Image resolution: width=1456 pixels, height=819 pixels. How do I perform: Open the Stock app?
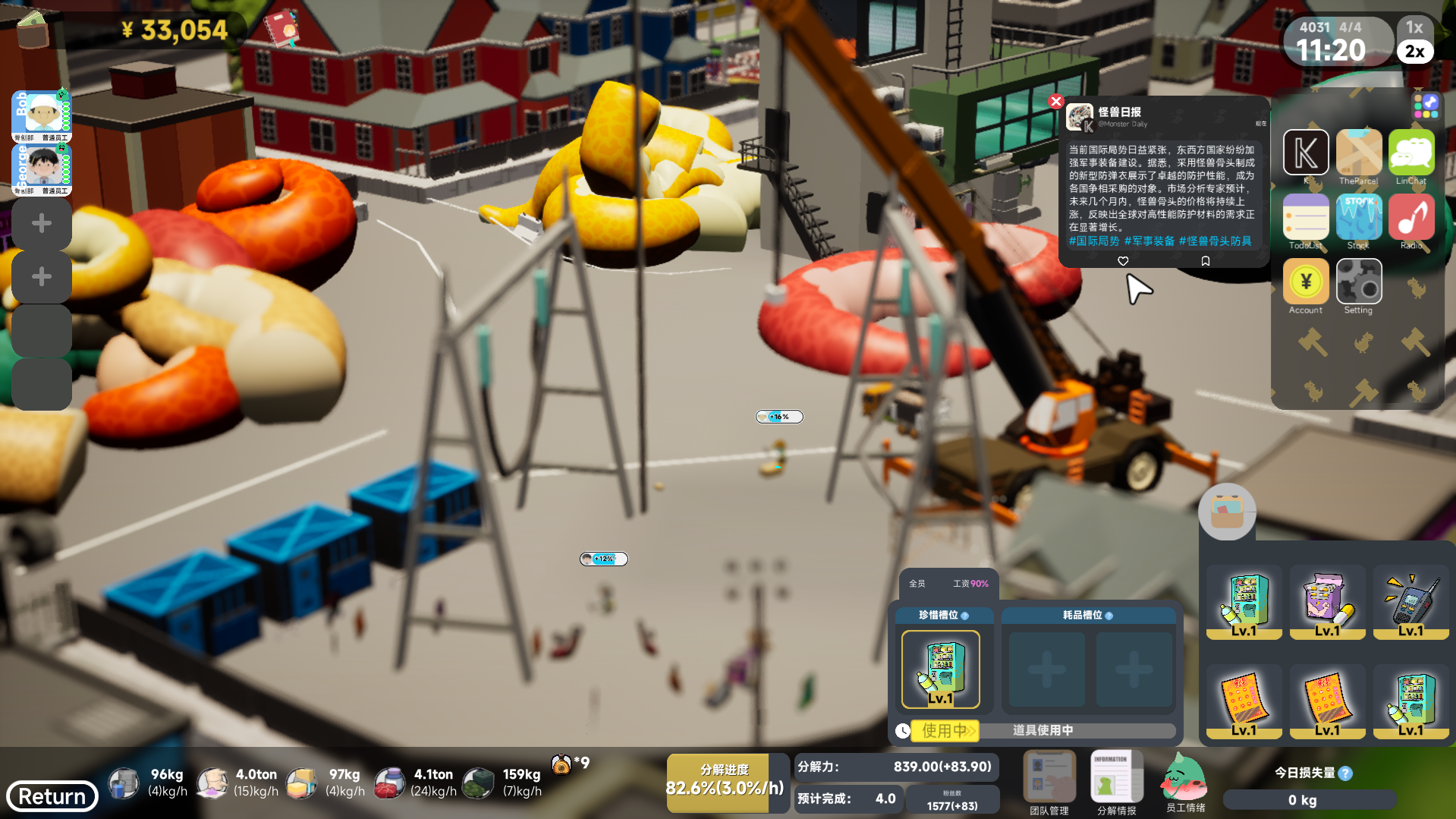point(1358,217)
